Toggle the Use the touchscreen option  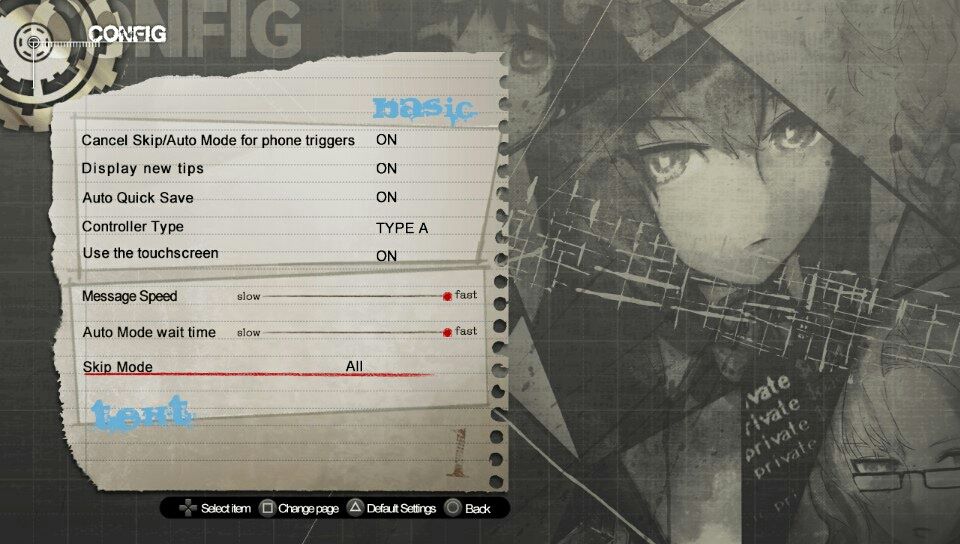tap(386, 256)
